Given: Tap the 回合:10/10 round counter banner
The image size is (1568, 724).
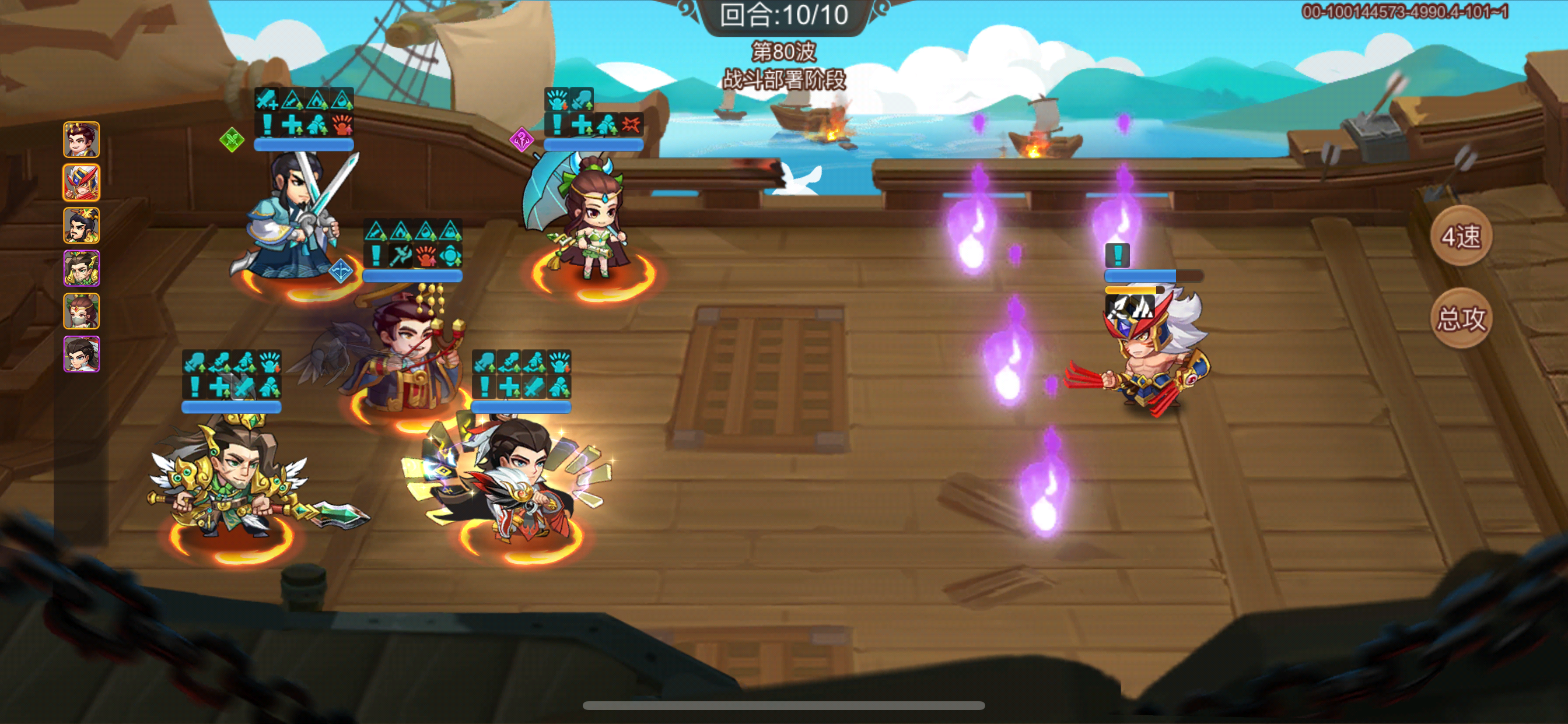Looking at the screenshot, I should click(x=785, y=17).
